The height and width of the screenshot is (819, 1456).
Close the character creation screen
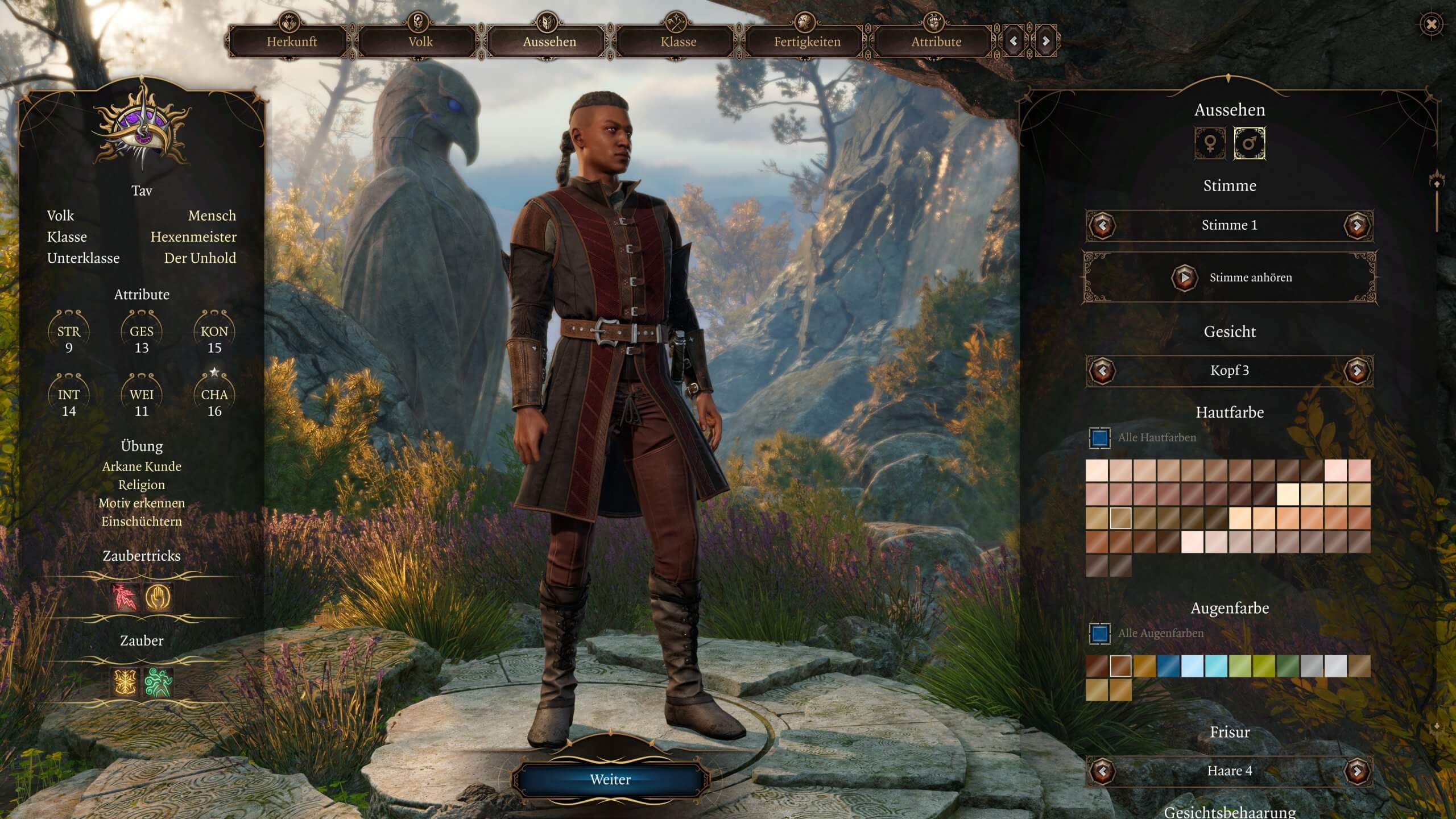[x=1431, y=24]
